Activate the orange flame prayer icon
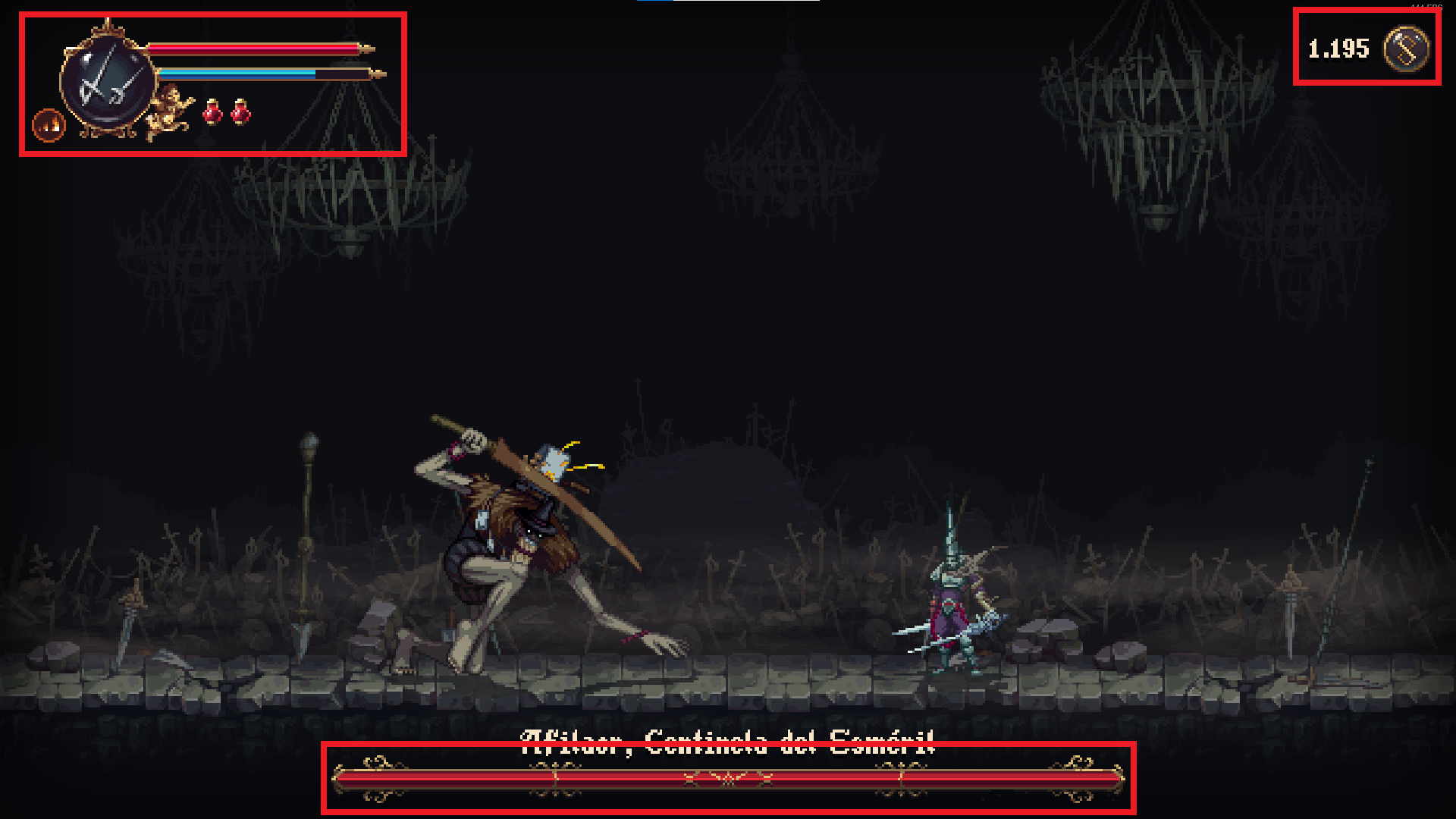Viewport: 1456px width, 819px height. [x=49, y=125]
